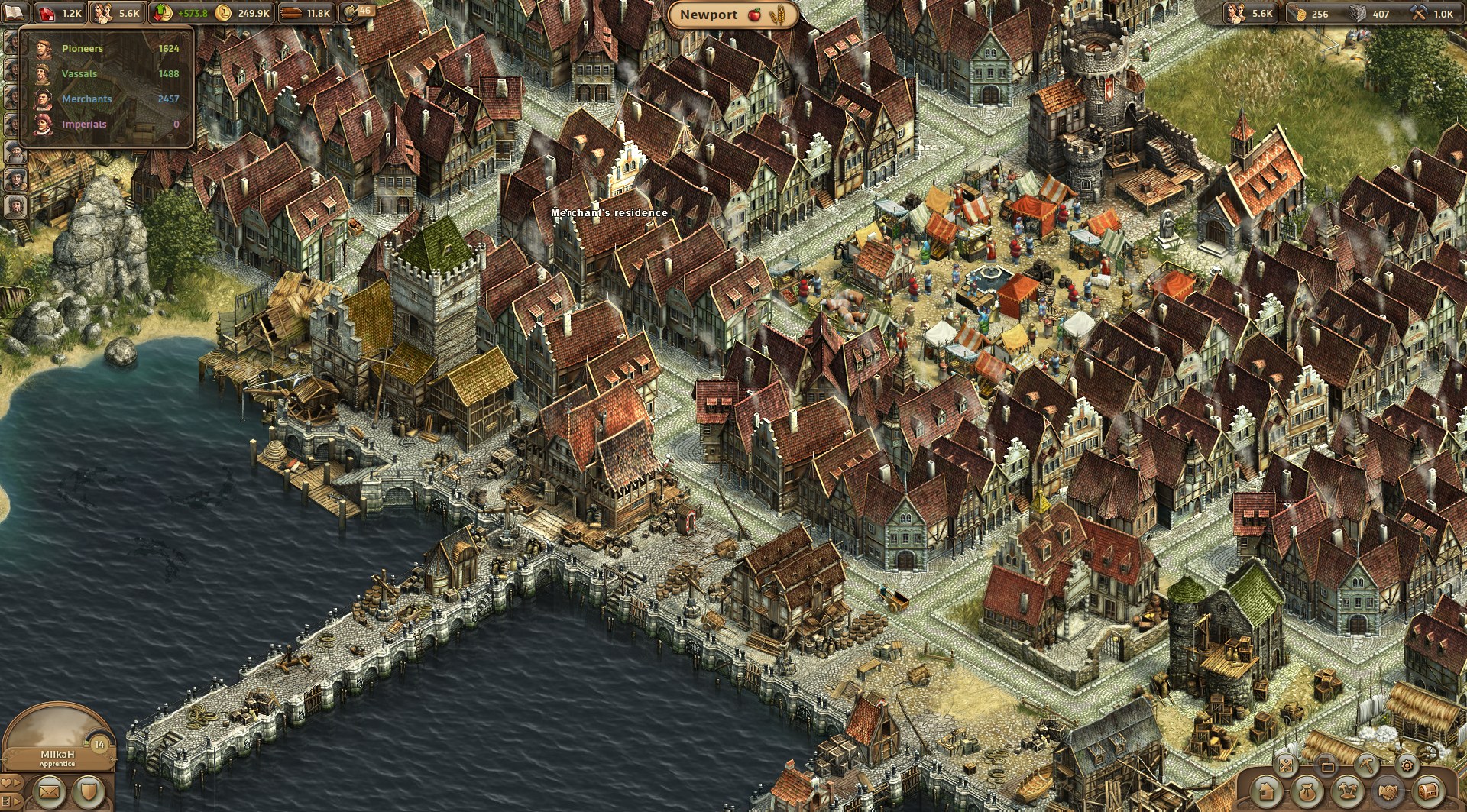Click the red ruby currency counter

[60, 13]
